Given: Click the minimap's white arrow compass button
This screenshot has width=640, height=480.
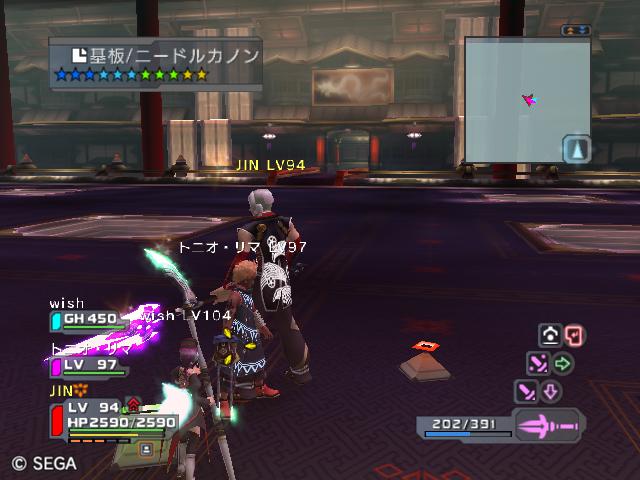Looking at the screenshot, I should click(577, 149).
